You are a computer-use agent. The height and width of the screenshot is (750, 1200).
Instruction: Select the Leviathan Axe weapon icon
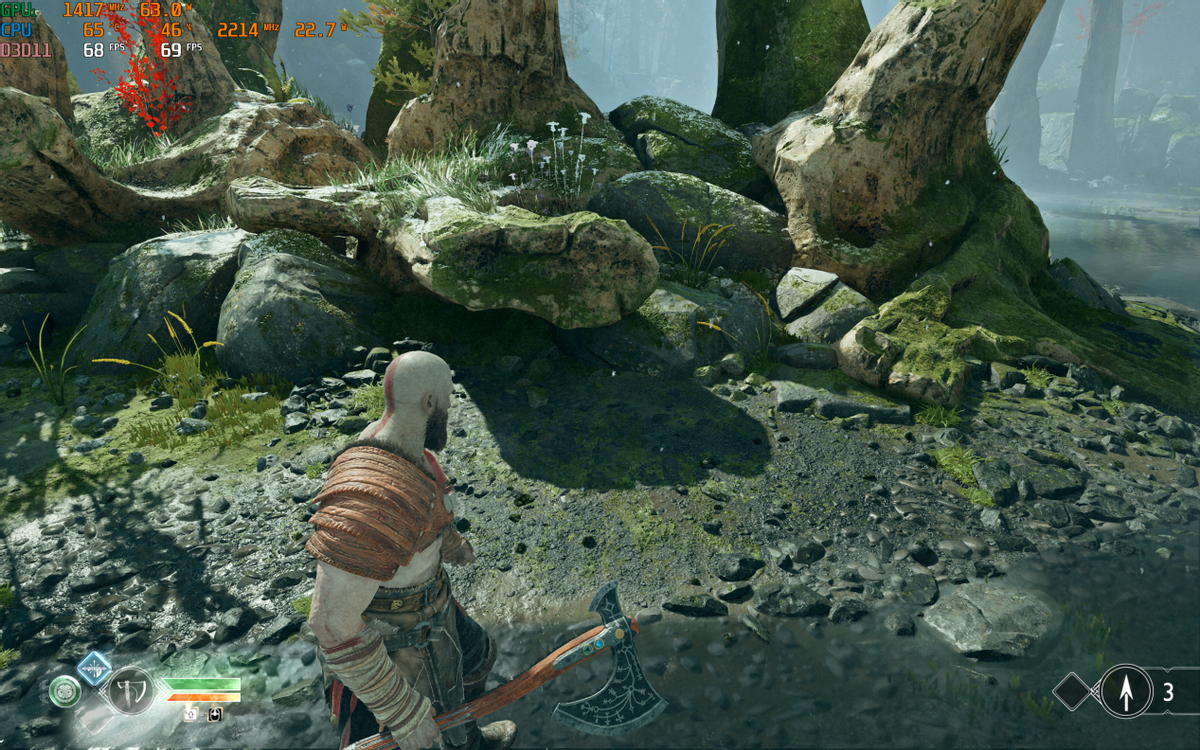[x=131, y=689]
